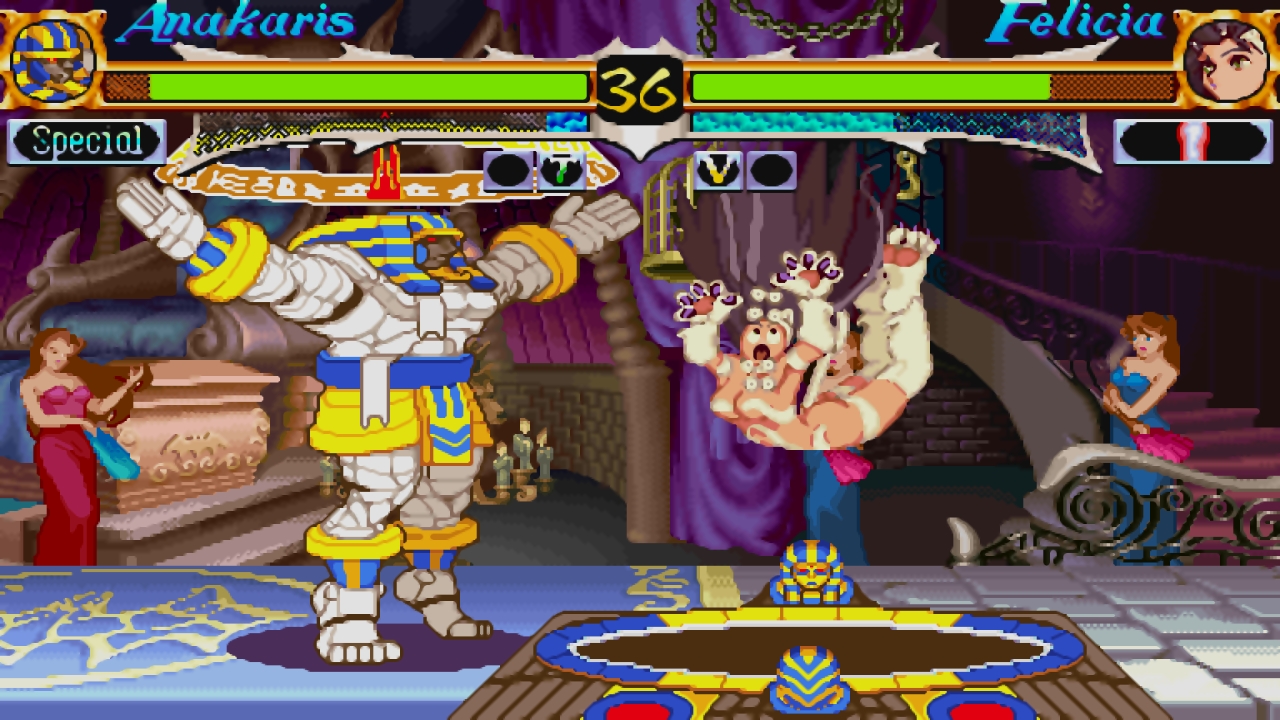The width and height of the screenshot is (1280, 720).
Task: Click the black orb icon beside the claw symbol
Action: [x=507, y=171]
